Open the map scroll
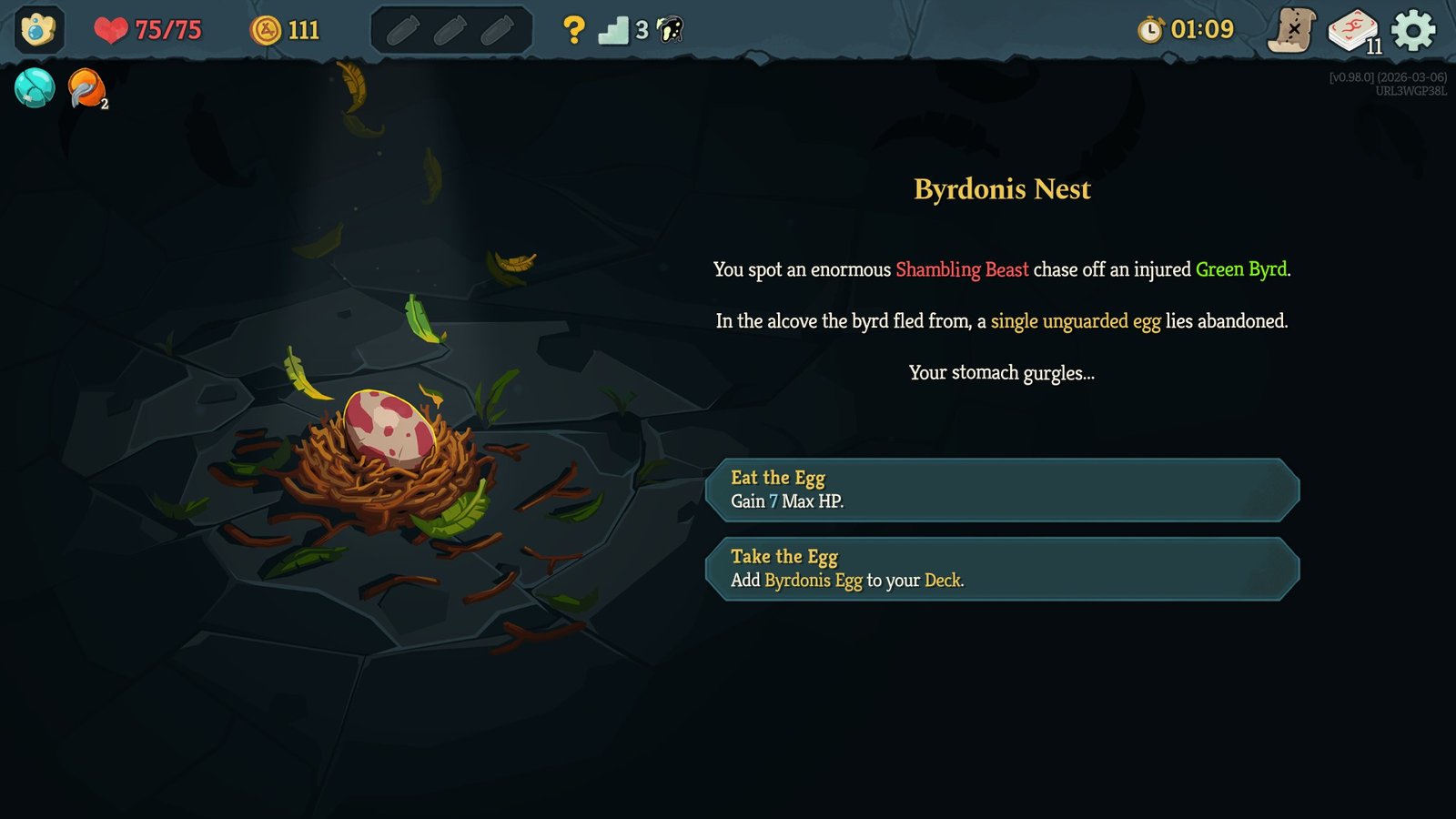The image size is (1456, 819). coord(1291,29)
